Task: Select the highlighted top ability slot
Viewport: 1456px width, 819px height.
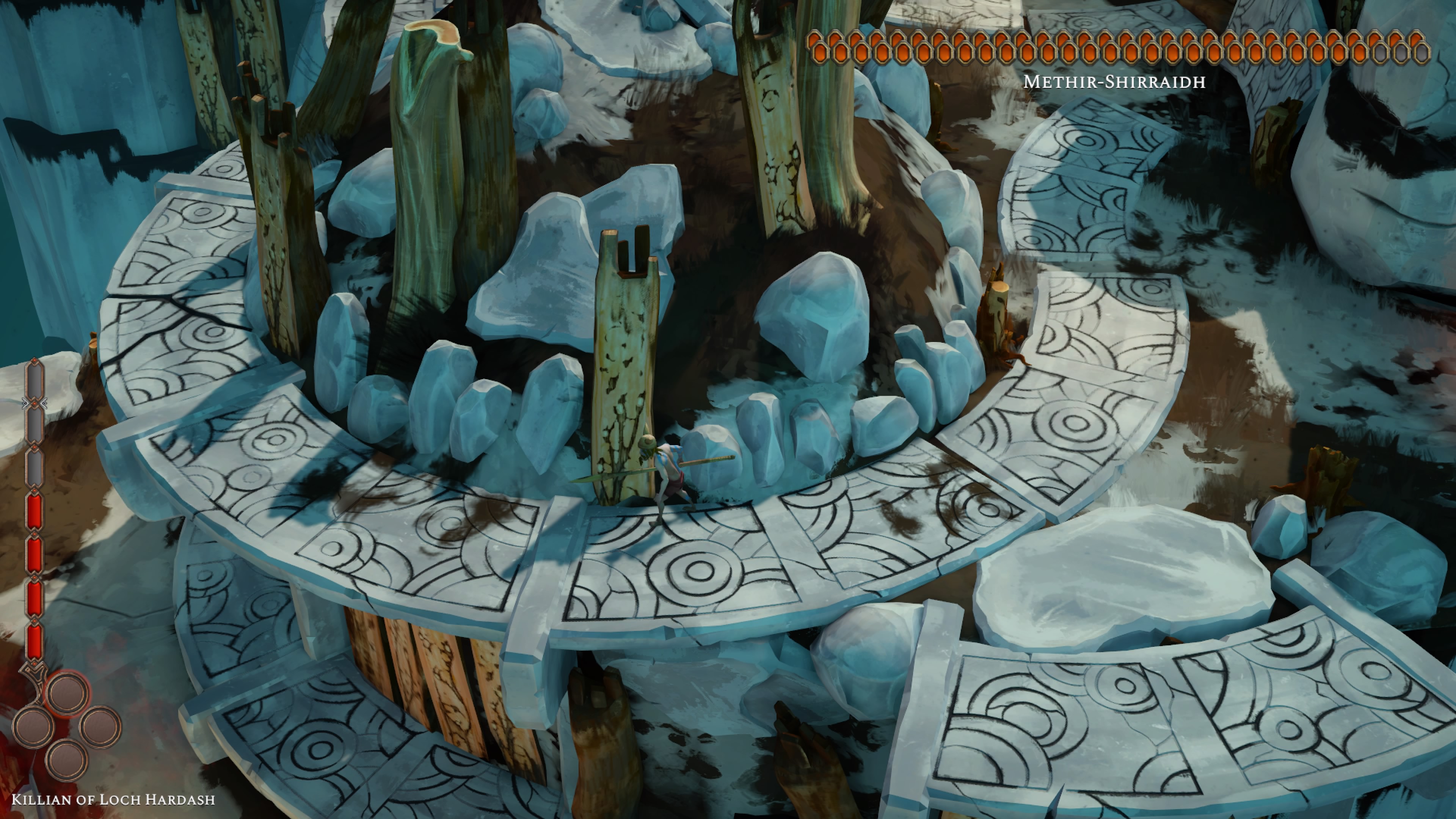Action: click(68, 694)
